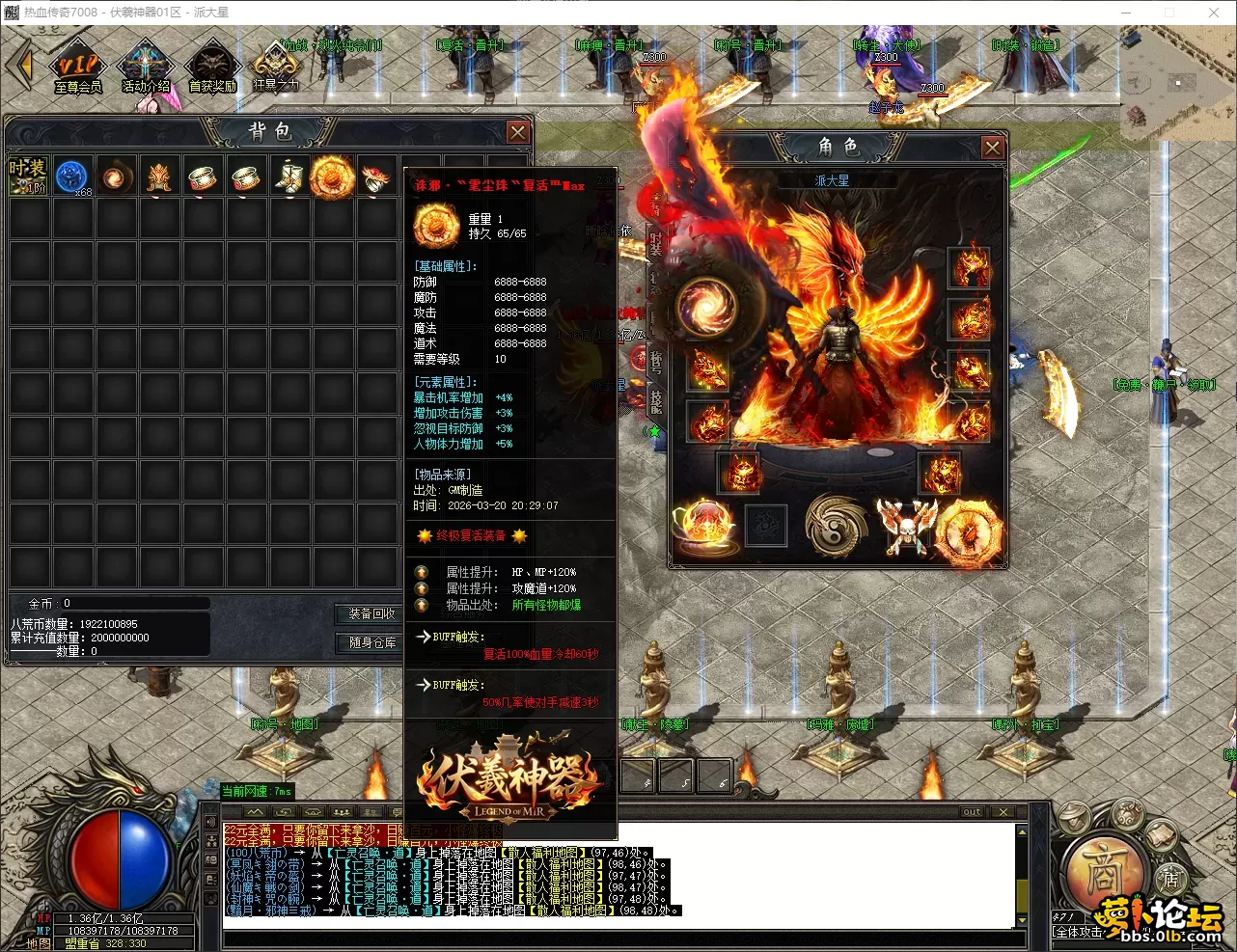Select the blue orb stack of 68

click(x=71, y=177)
